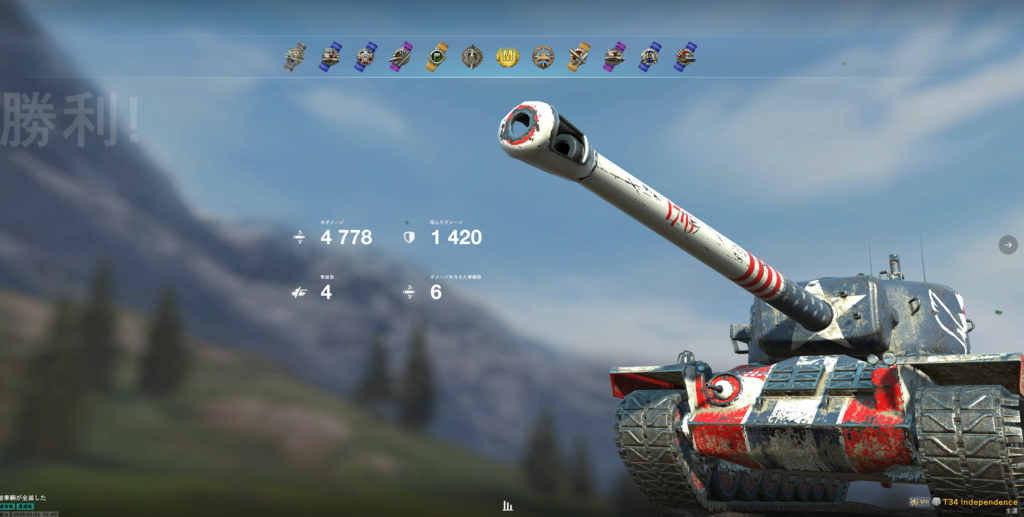Inspect the green flag medal with orange ribbon

tap(437, 57)
